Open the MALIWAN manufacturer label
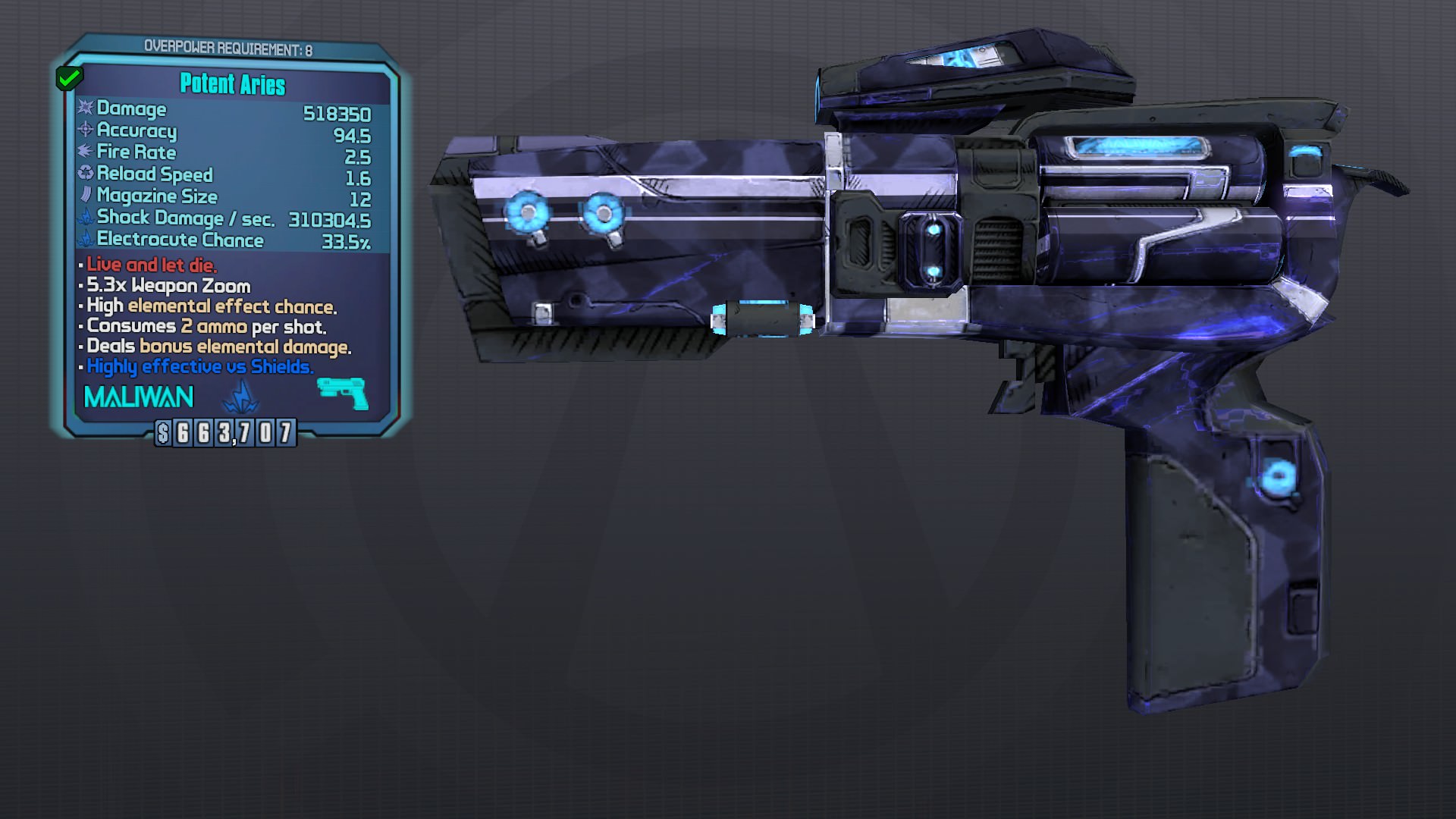1456x819 pixels. [137, 396]
